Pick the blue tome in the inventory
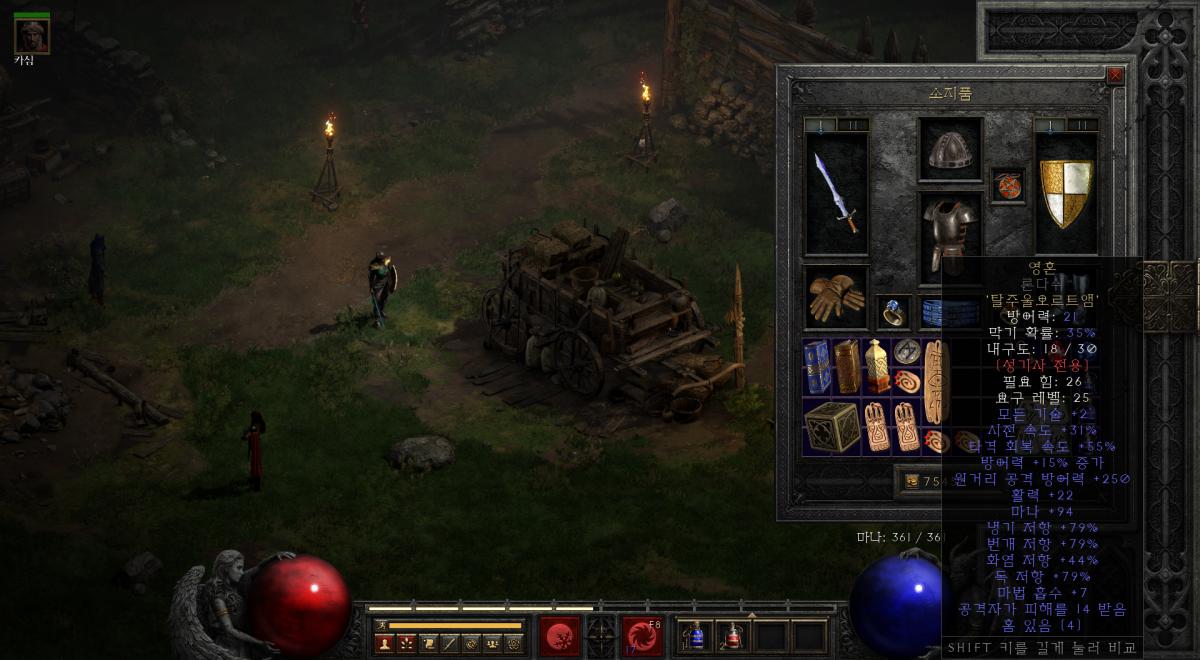This screenshot has height=660, width=1200. tap(817, 366)
